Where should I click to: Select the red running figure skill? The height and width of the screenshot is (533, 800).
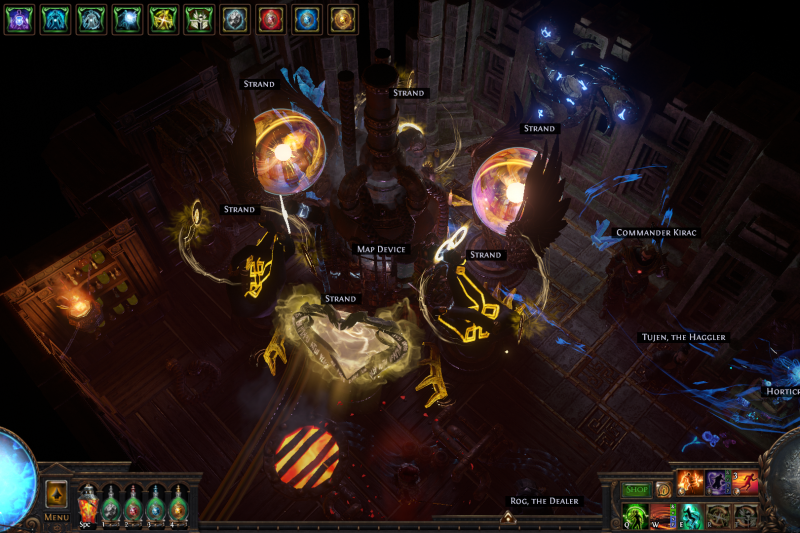[x=744, y=483]
